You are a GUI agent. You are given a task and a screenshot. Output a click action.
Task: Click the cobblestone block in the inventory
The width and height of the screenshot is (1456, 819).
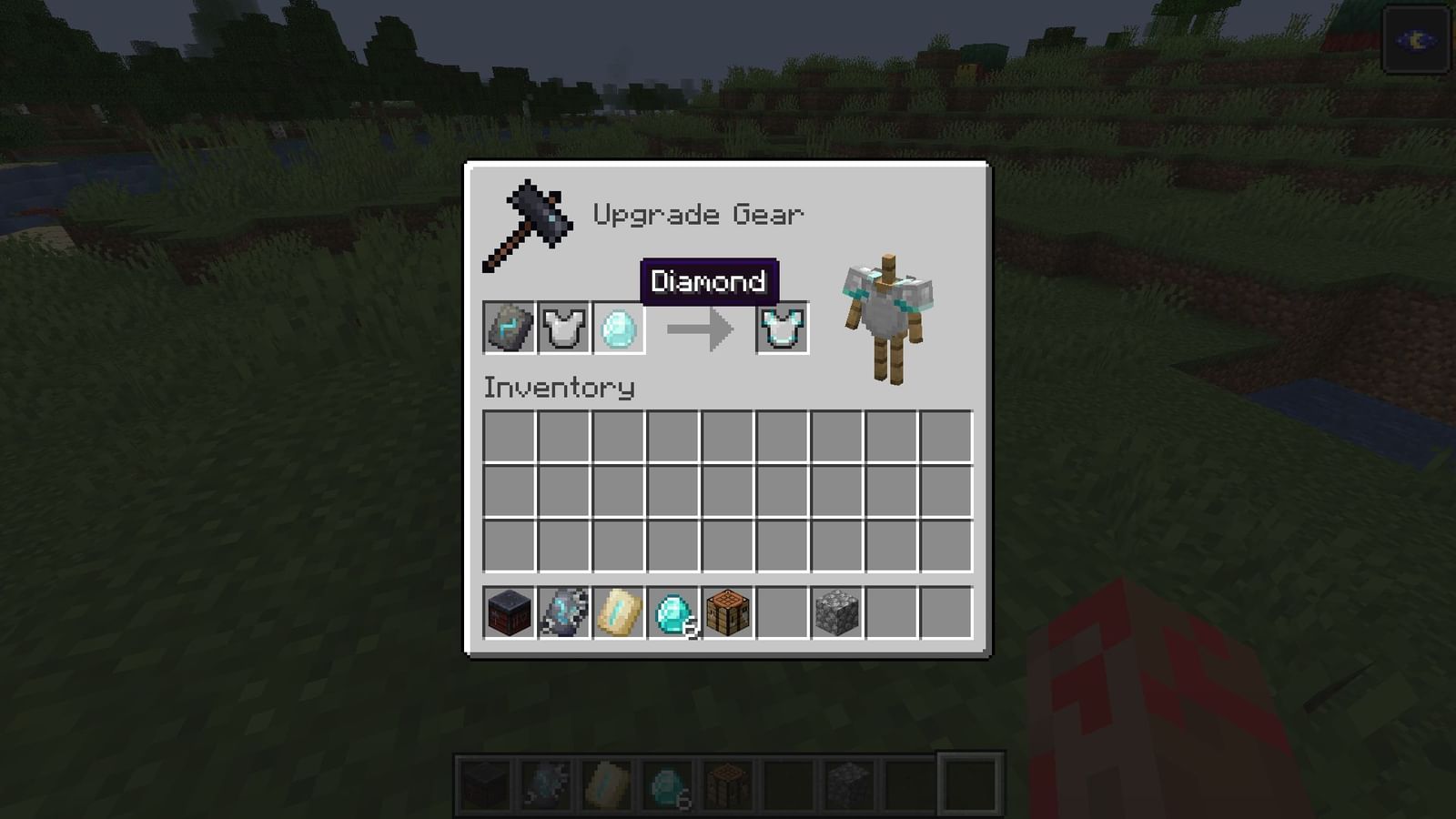[836, 612]
